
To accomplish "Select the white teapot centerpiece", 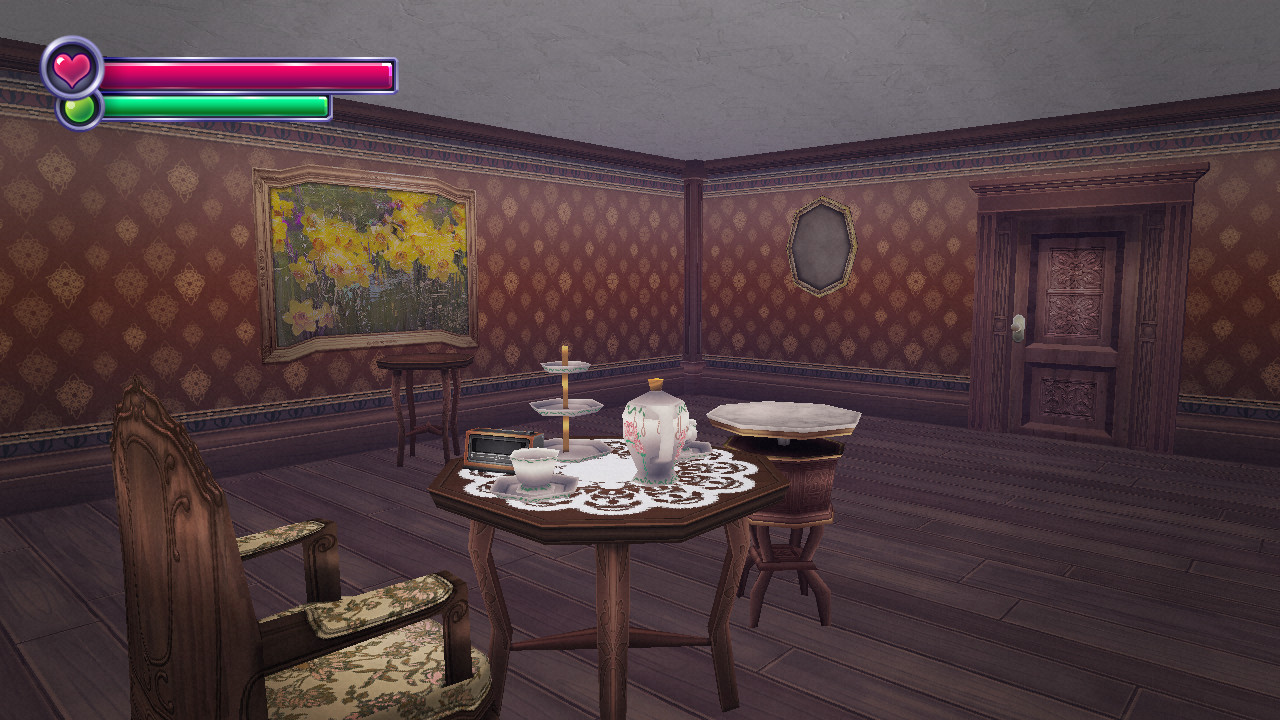I will [655, 435].
